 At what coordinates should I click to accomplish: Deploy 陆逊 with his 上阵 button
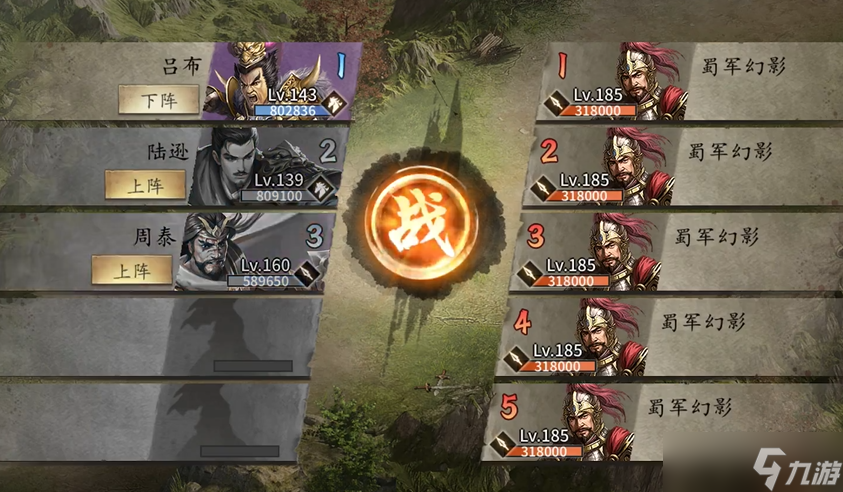[x=146, y=184]
